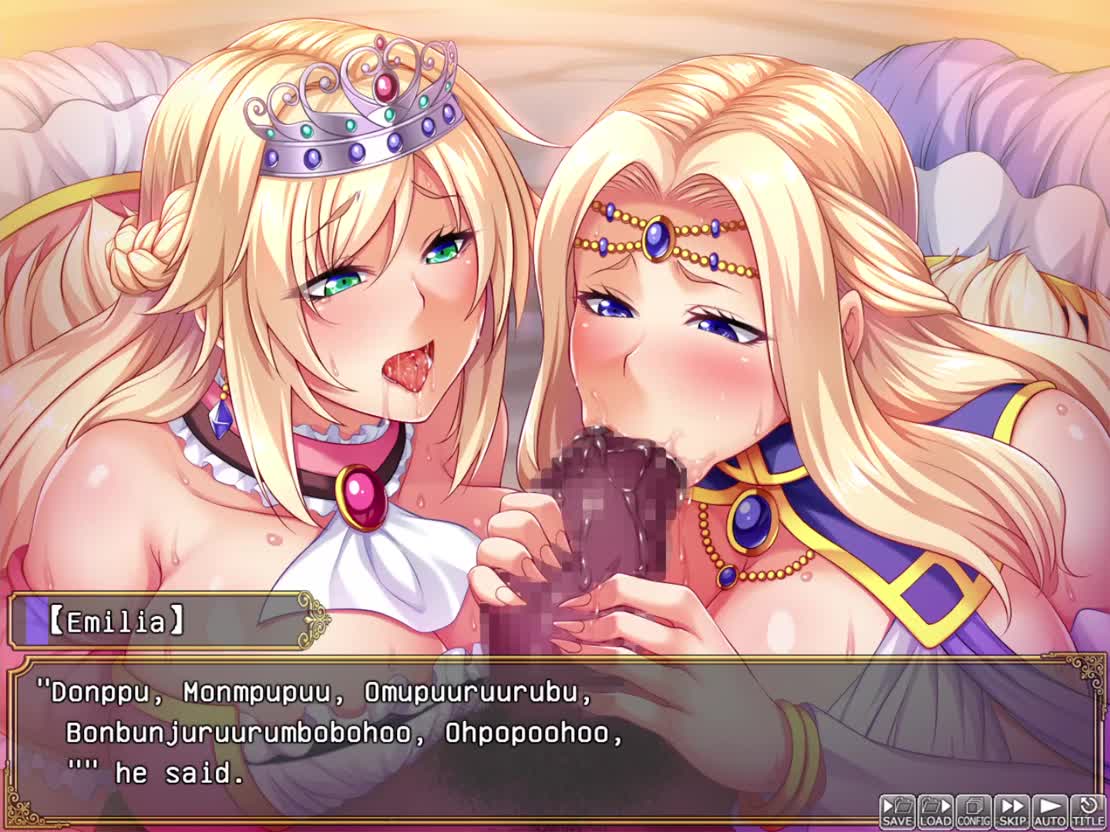1110x832 pixels.
Task: Turn on AUTO text advance
Action: tap(1049, 811)
